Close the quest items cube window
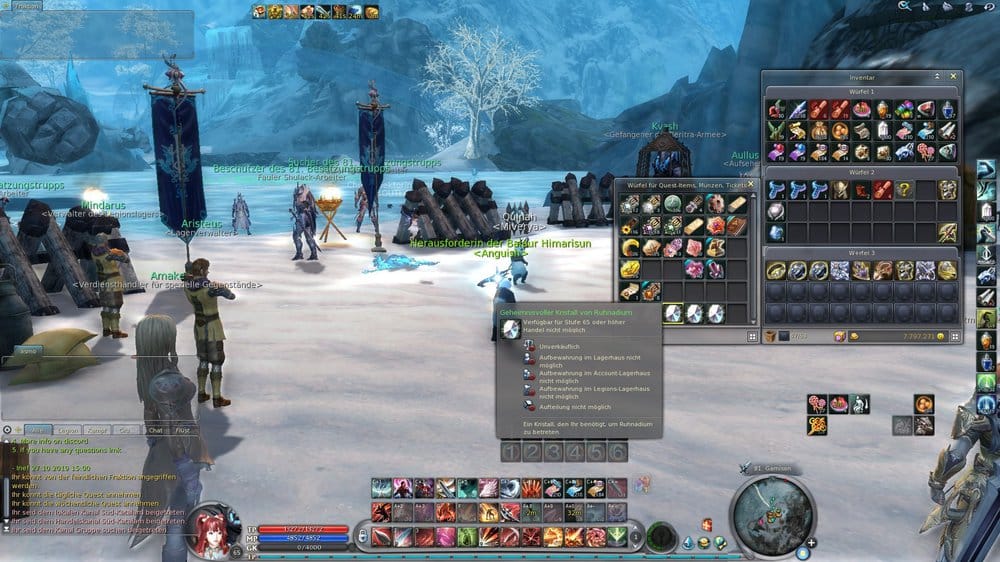This screenshot has height=562, width=1000. click(x=751, y=184)
